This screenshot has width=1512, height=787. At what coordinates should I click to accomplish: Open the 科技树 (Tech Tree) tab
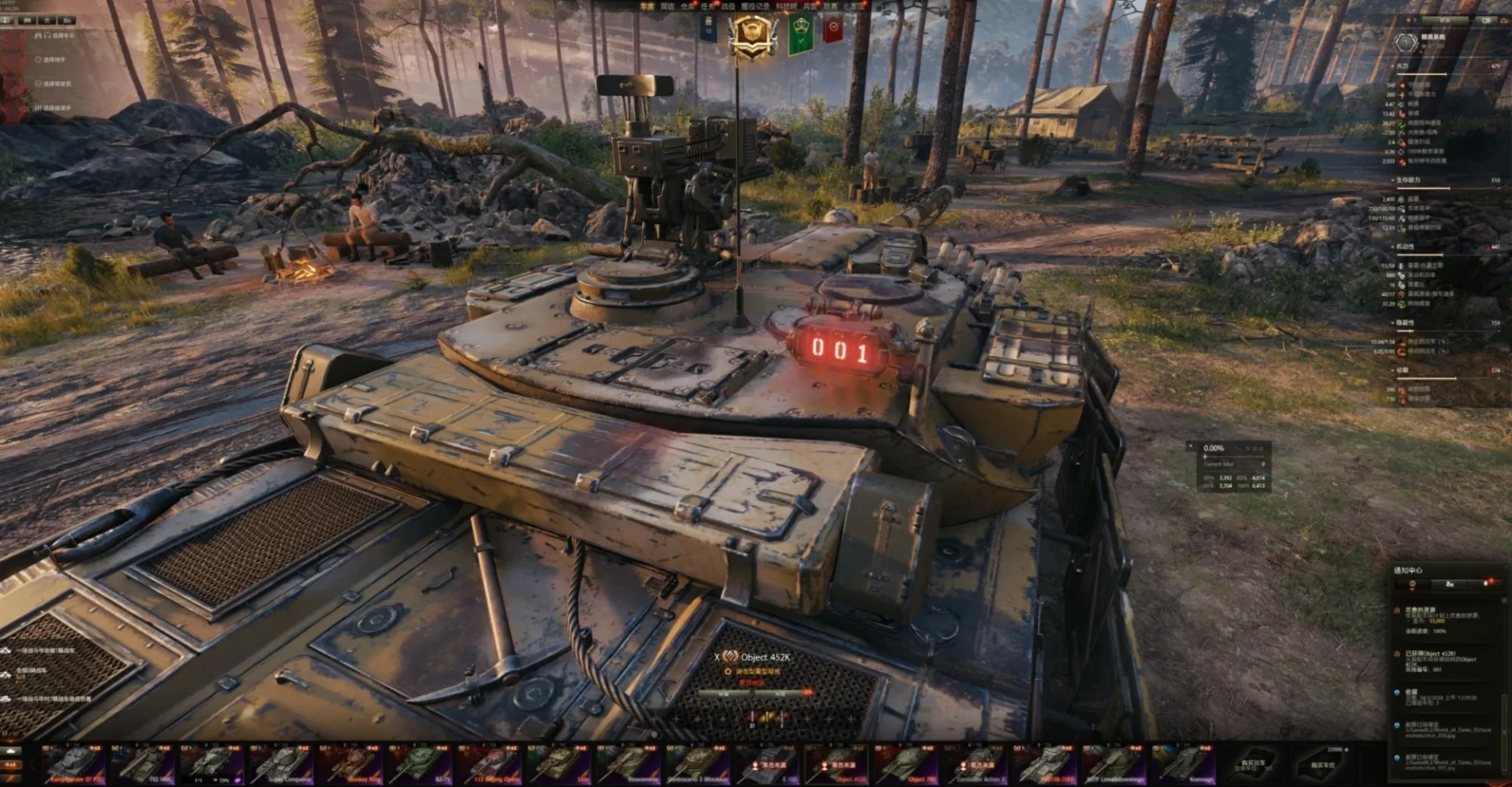(787, 6)
